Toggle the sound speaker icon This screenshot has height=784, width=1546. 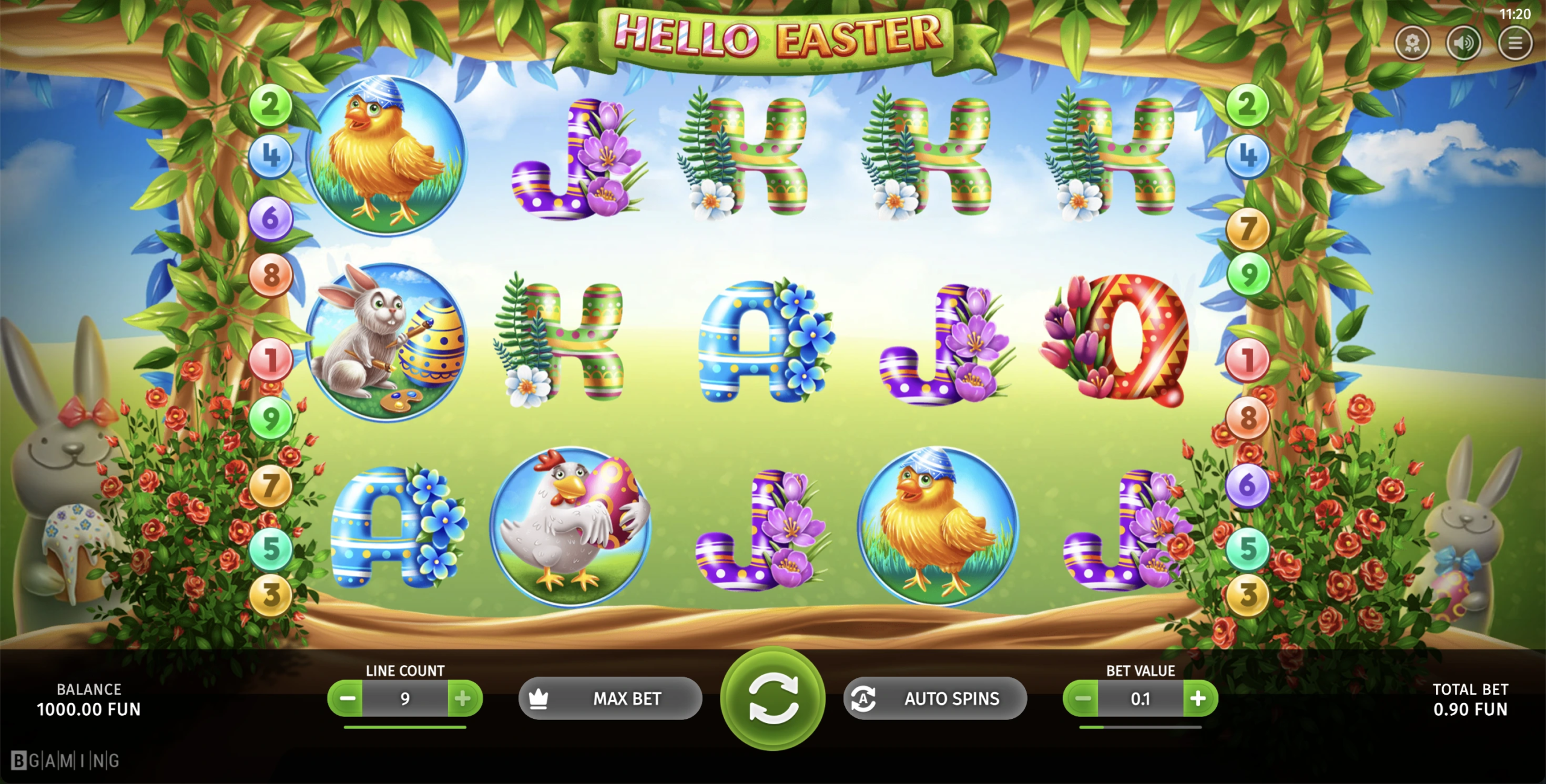pyautogui.click(x=1463, y=43)
